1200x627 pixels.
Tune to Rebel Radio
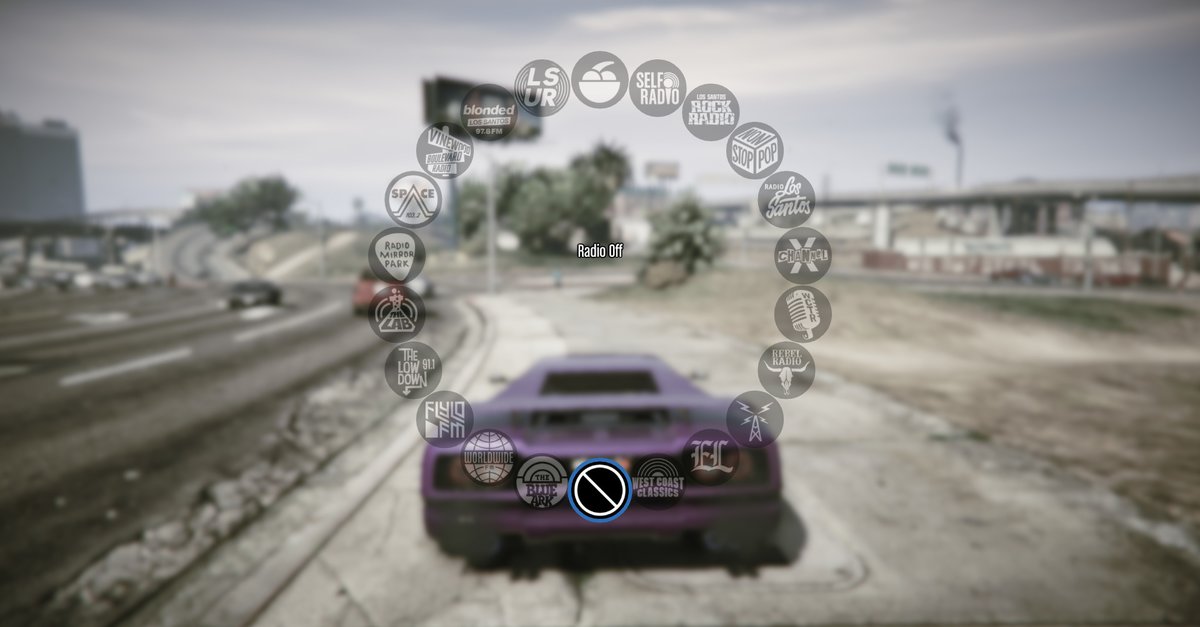[x=786, y=370]
